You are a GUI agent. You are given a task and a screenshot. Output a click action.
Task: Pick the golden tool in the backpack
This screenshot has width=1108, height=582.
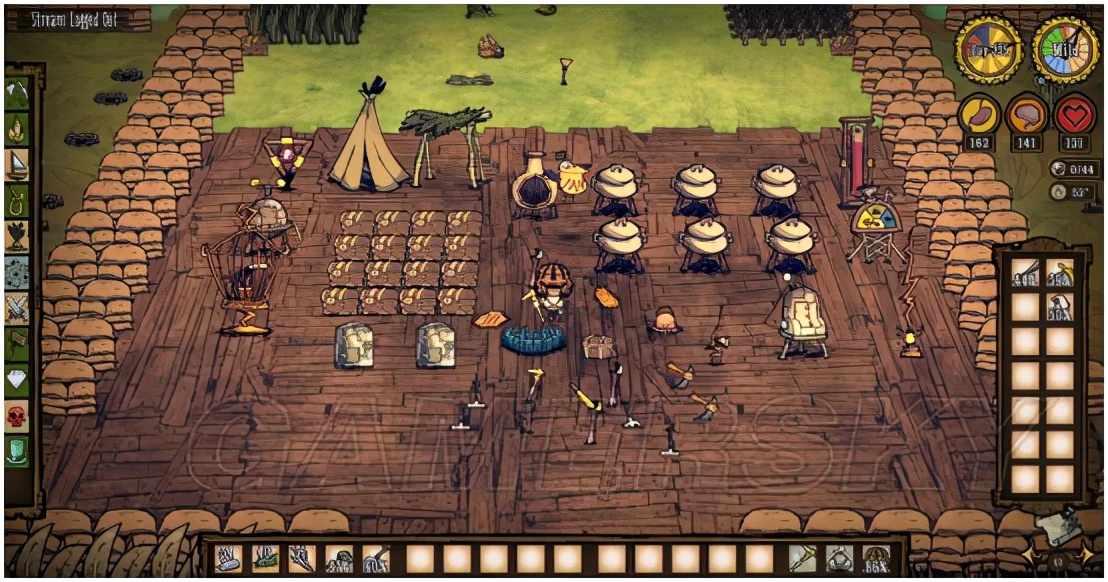click(1059, 272)
